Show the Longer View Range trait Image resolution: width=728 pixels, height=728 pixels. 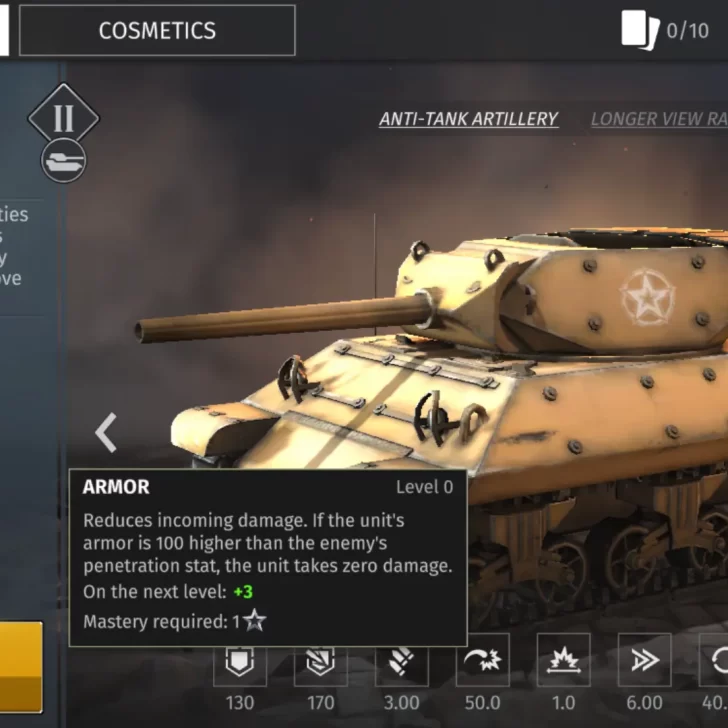pyautogui.click(x=659, y=119)
